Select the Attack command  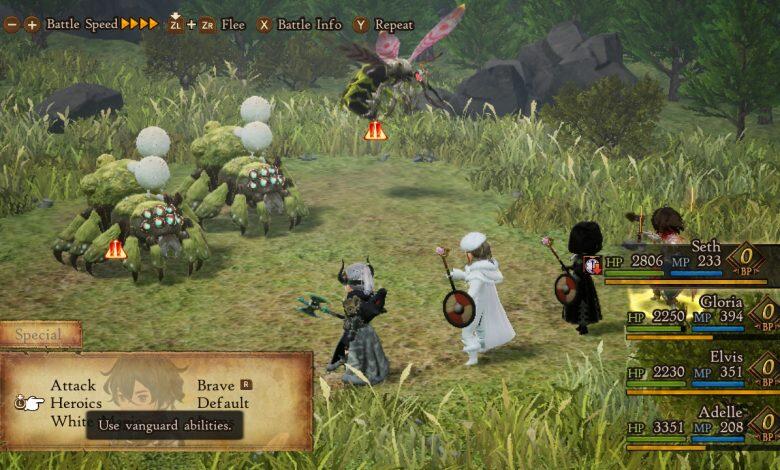click(x=73, y=385)
